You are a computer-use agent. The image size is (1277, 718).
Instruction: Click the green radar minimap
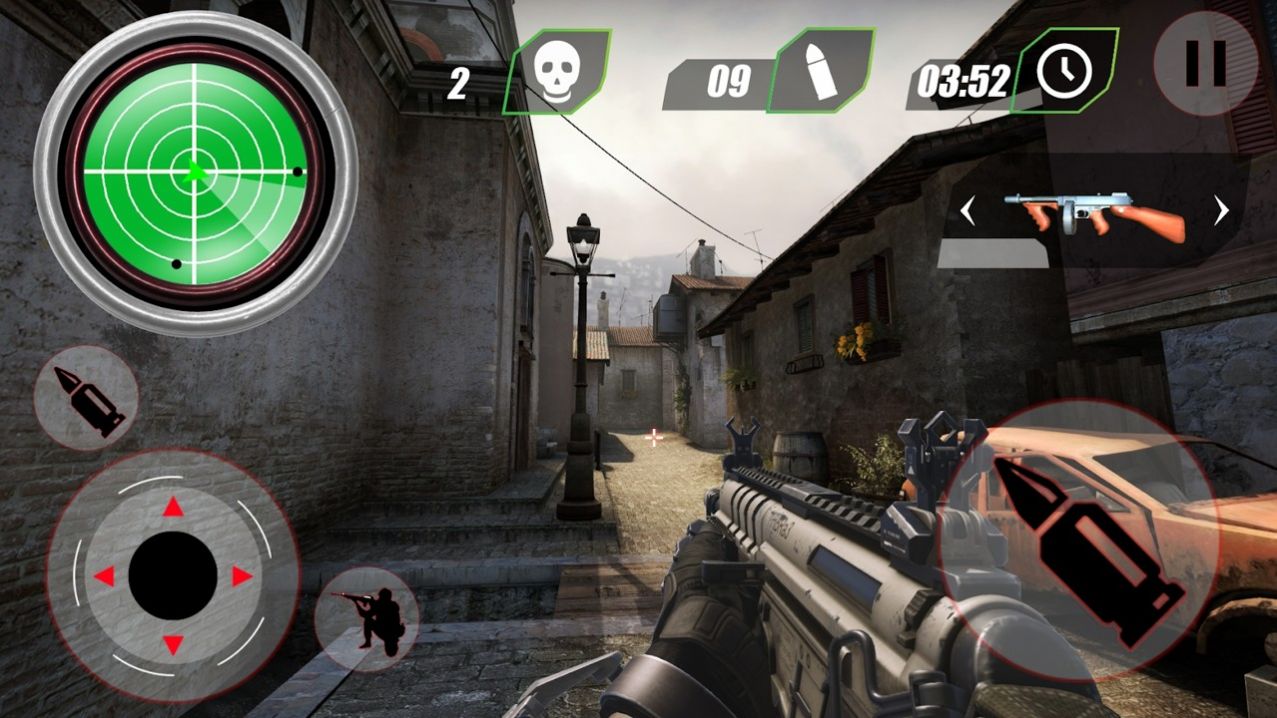pyautogui.click(x=195, y=172)
